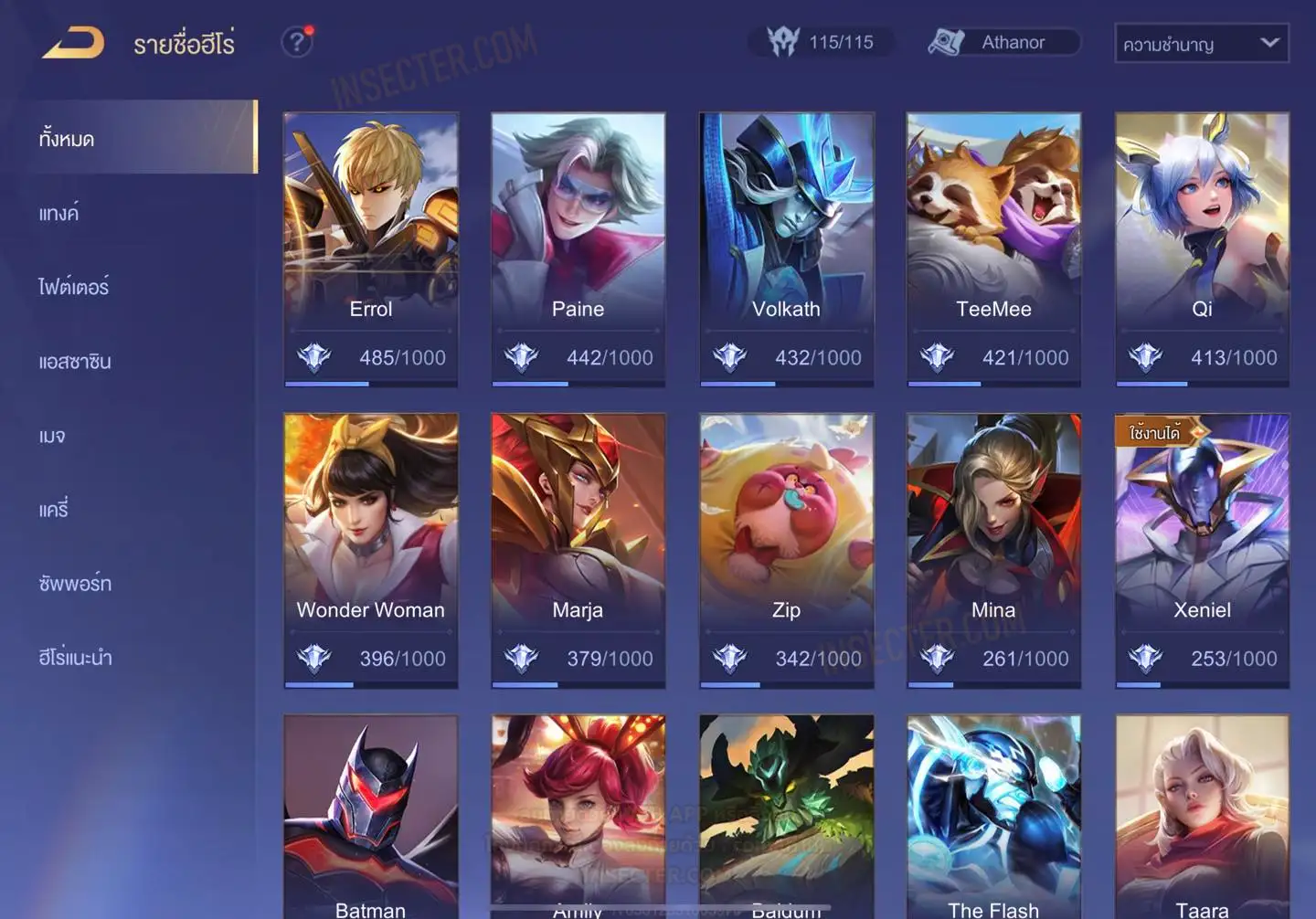This screenshot has height=919, width=1316.
Task: Filter heroes by ซัพพอร์ท
Action: click(75, 584)
